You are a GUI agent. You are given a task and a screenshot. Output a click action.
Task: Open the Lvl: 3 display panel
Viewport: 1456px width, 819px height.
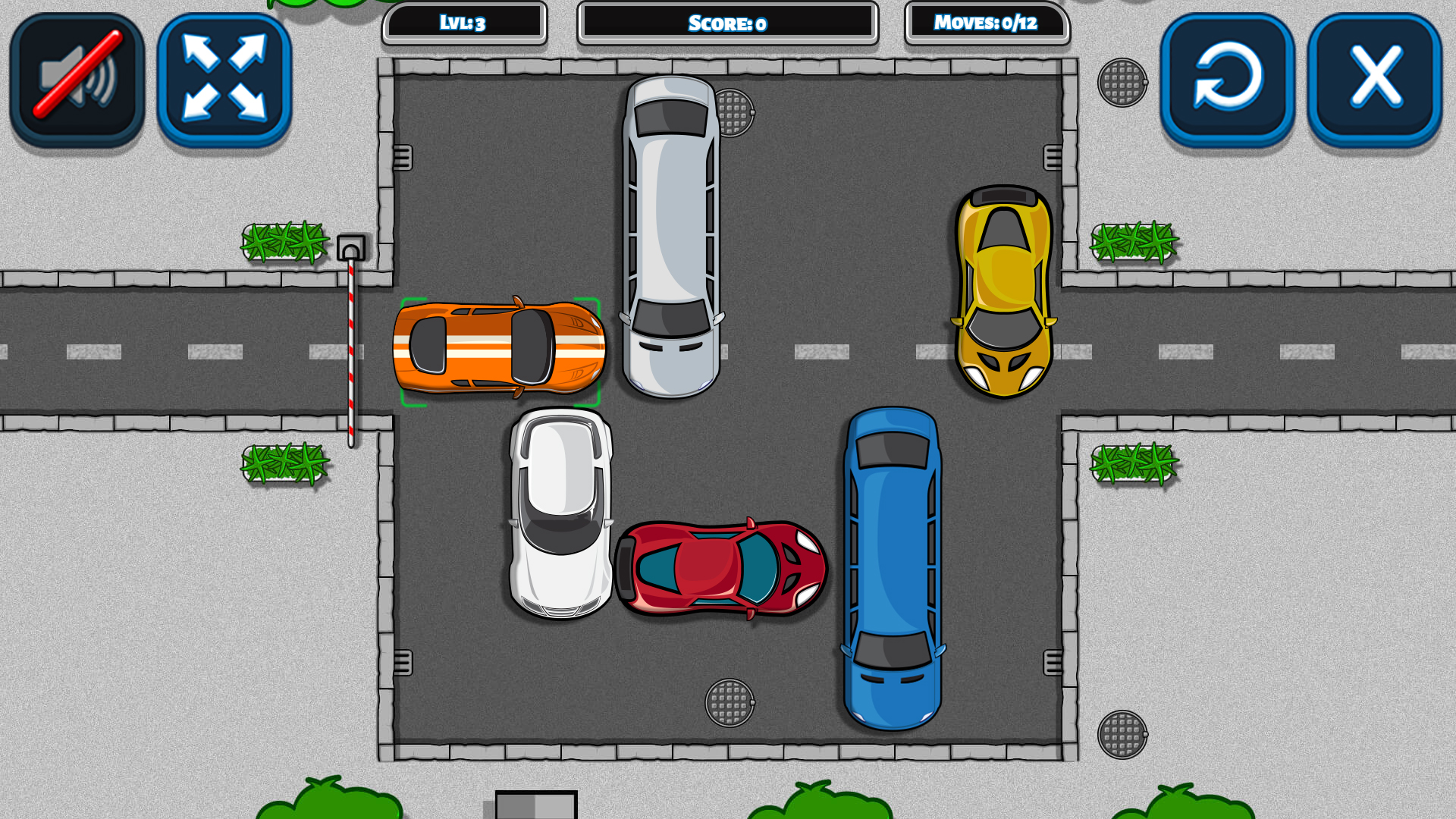coord(466,23)
